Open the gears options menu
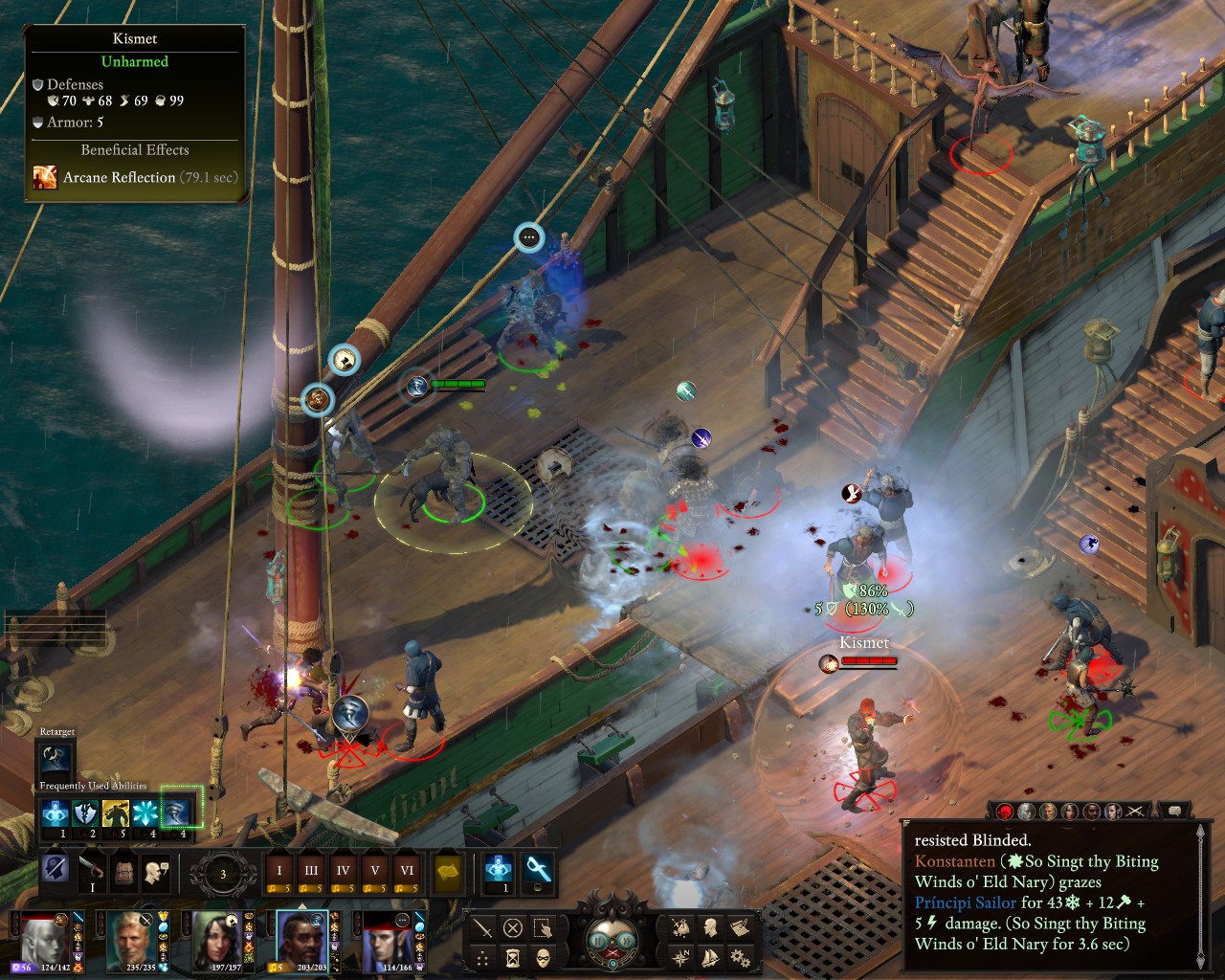 pyautogui.click(x=739, y=957)
